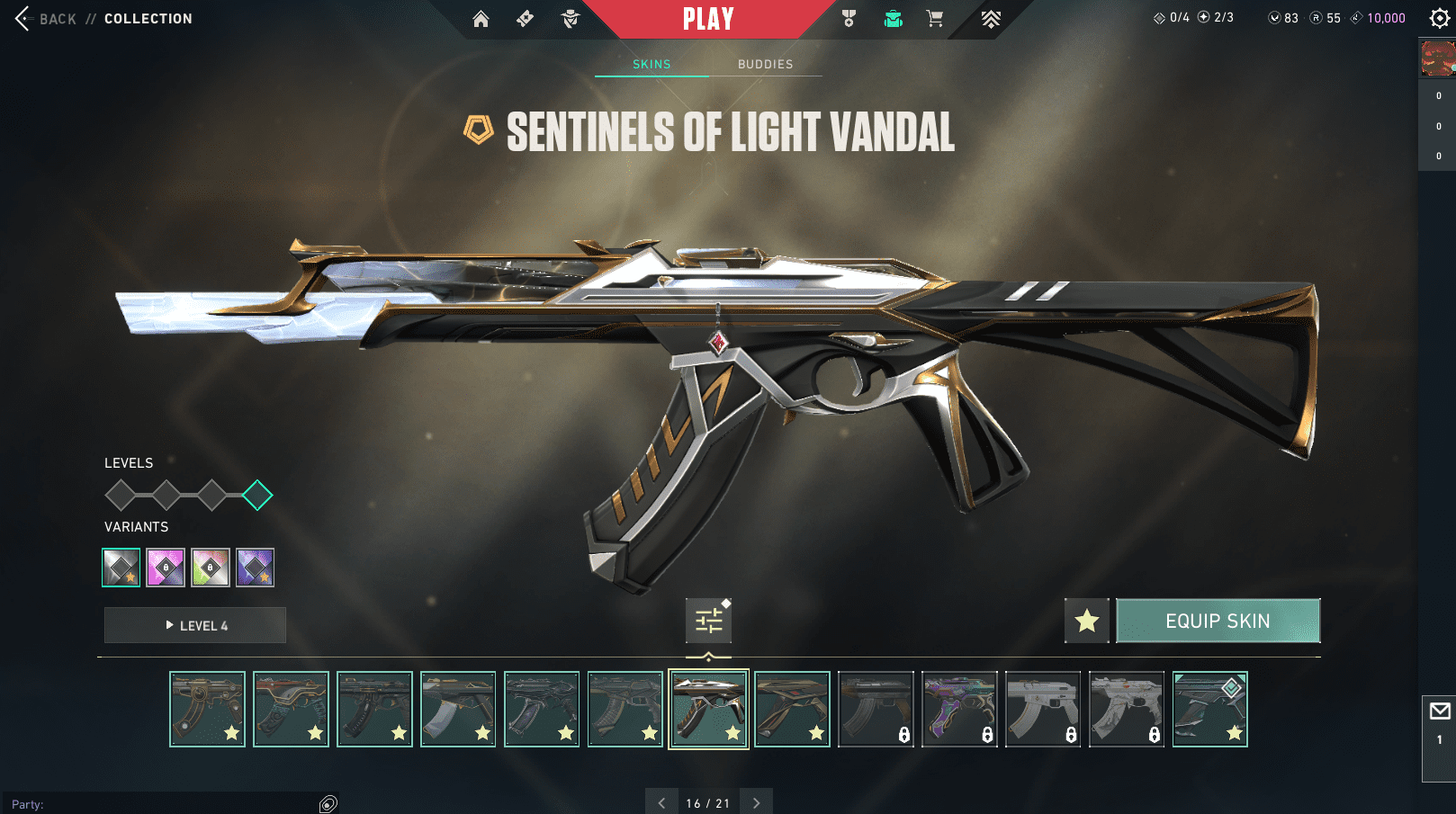Select the Skins tab
This screenshot has height=814, width=1456.
click(652, 65)
